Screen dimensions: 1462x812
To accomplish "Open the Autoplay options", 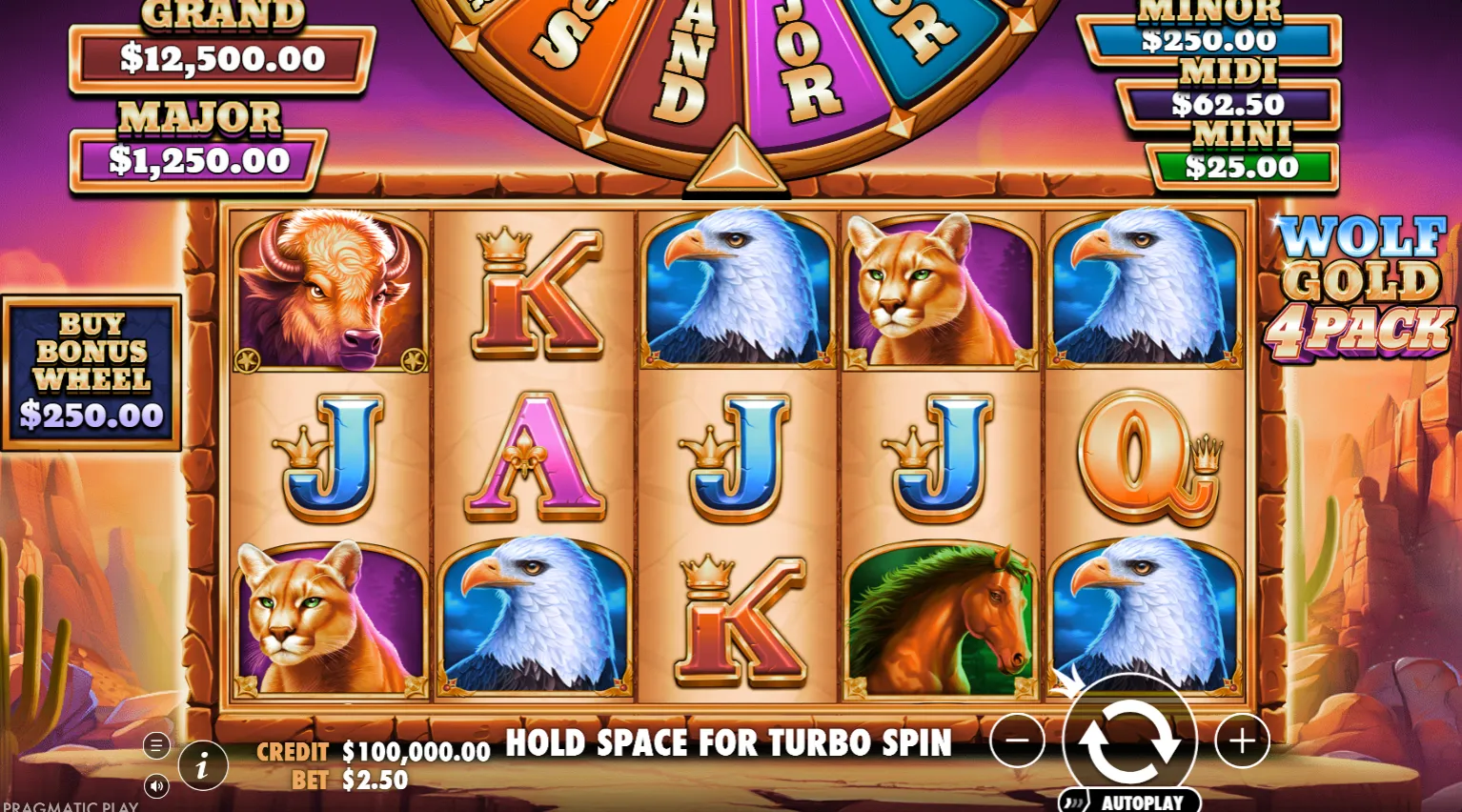I will (x=1130, y=802).
